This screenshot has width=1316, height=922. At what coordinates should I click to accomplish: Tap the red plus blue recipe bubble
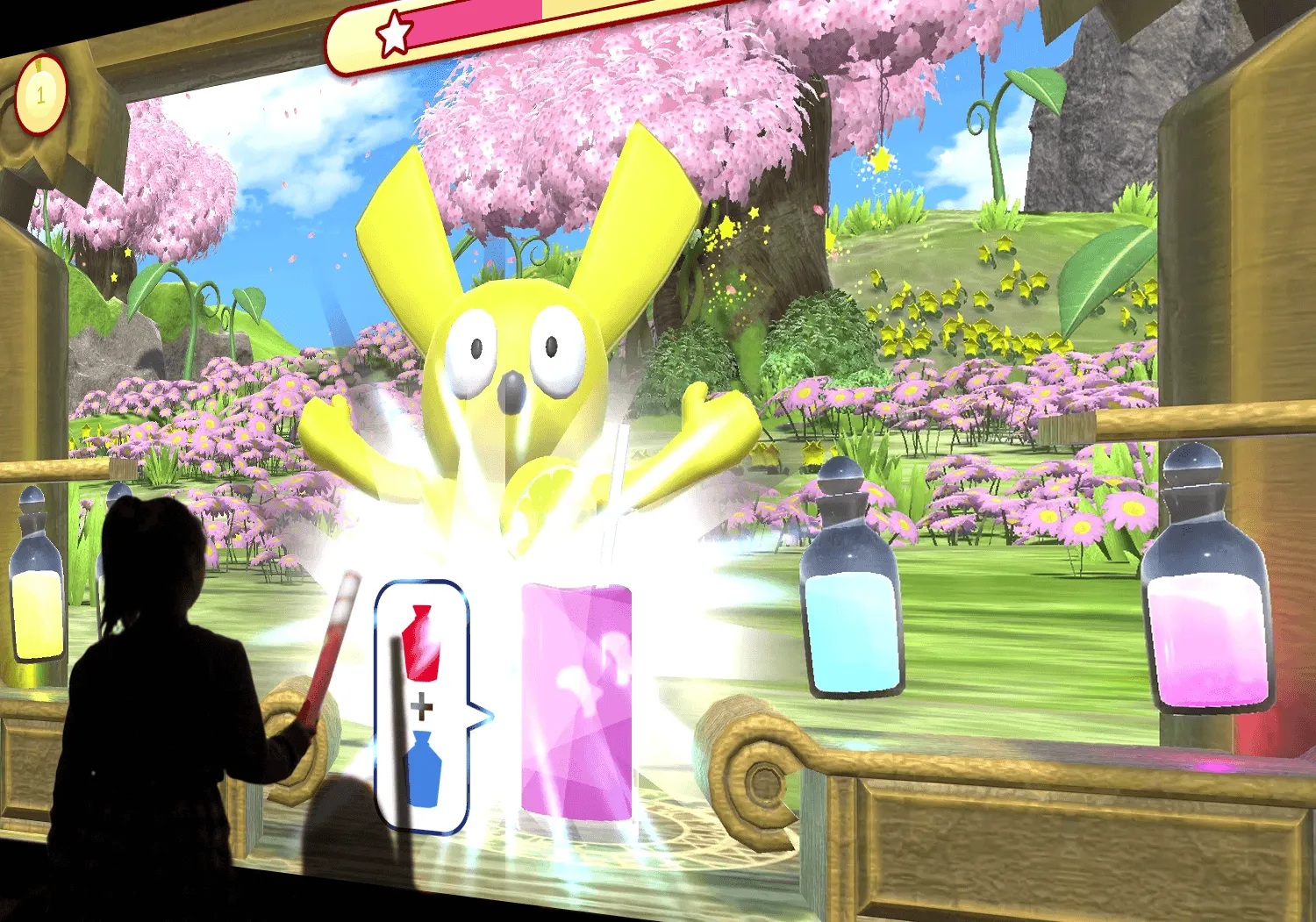[x=422, y=706]
